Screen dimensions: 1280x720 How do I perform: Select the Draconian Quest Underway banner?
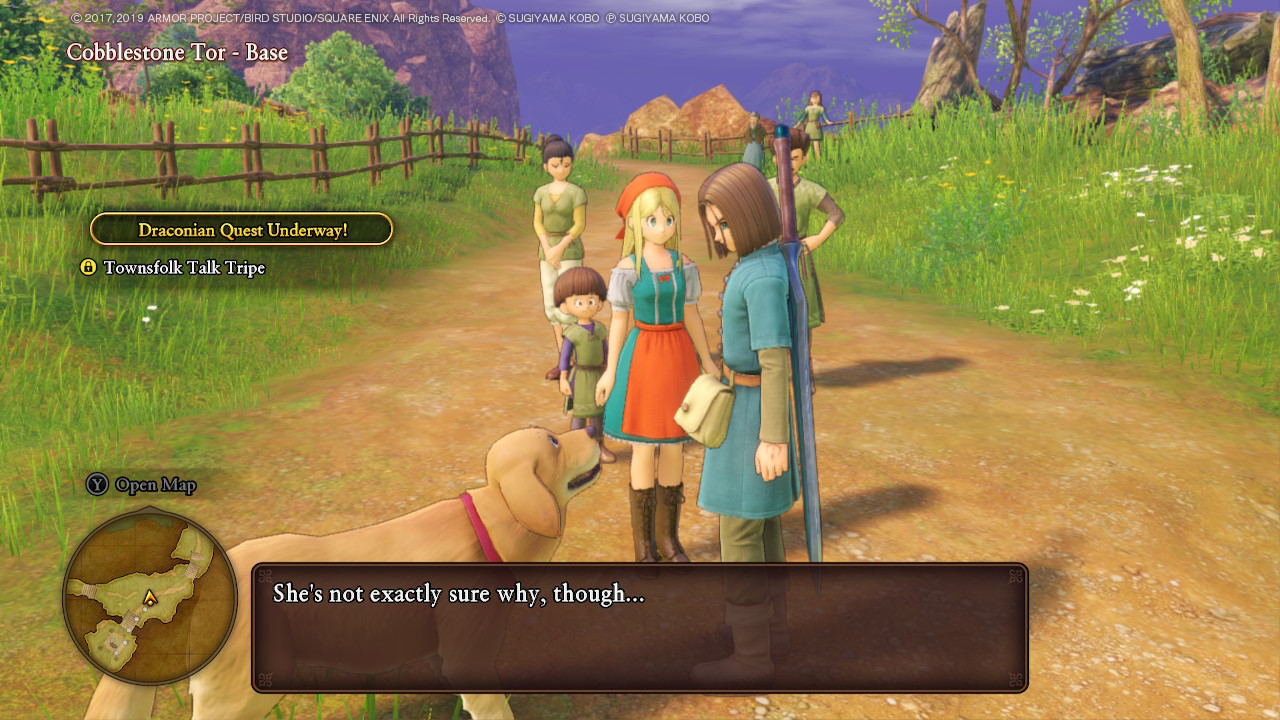point(242,230)
